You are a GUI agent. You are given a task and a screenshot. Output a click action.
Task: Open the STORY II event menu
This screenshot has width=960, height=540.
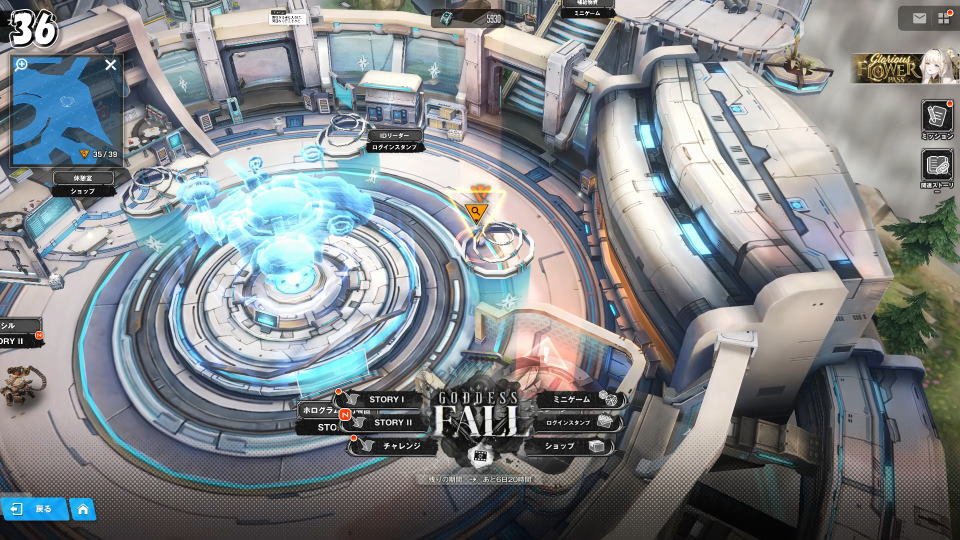pos(390,422)
